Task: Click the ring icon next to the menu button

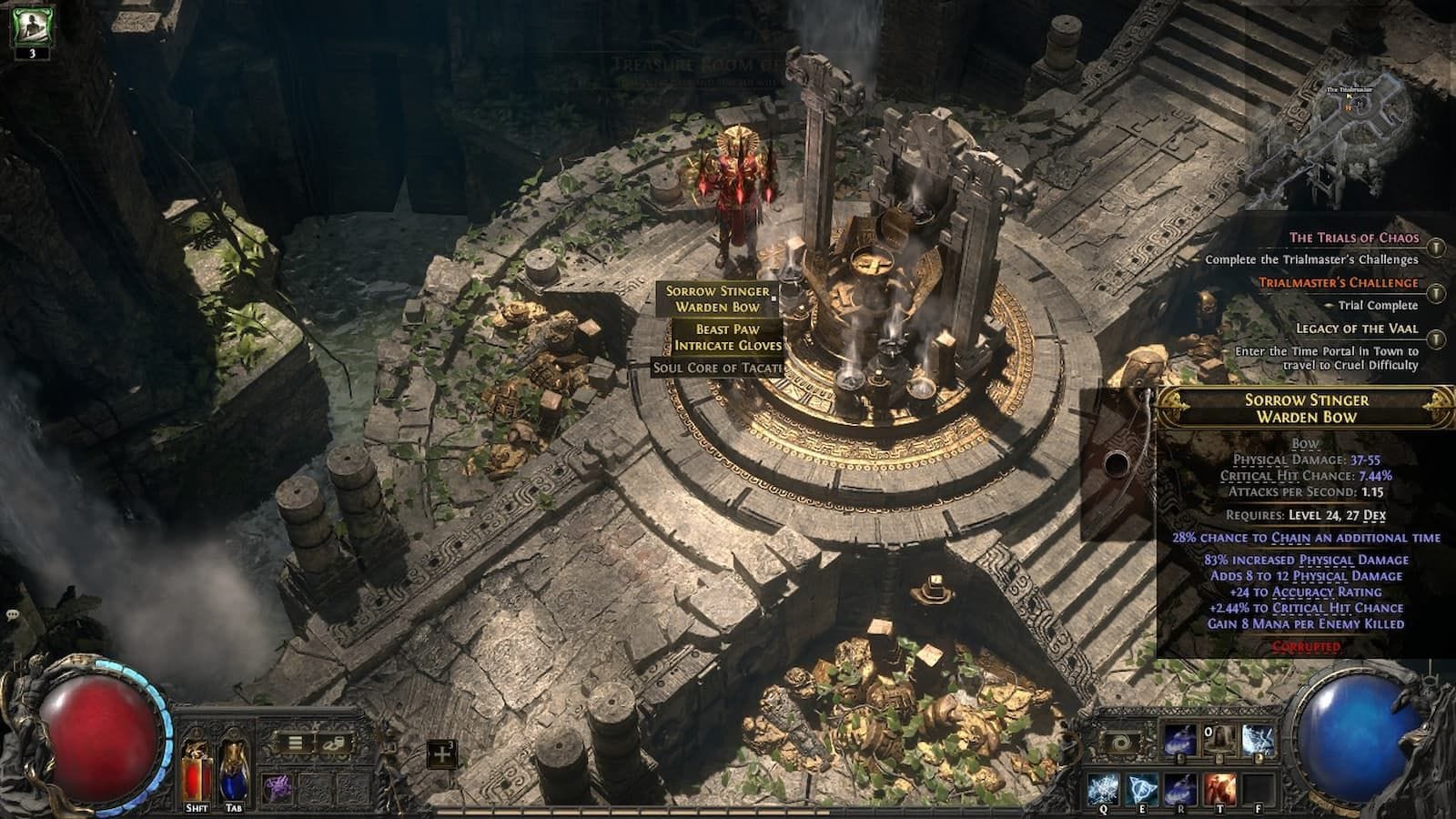Action: tap(333, 744)
